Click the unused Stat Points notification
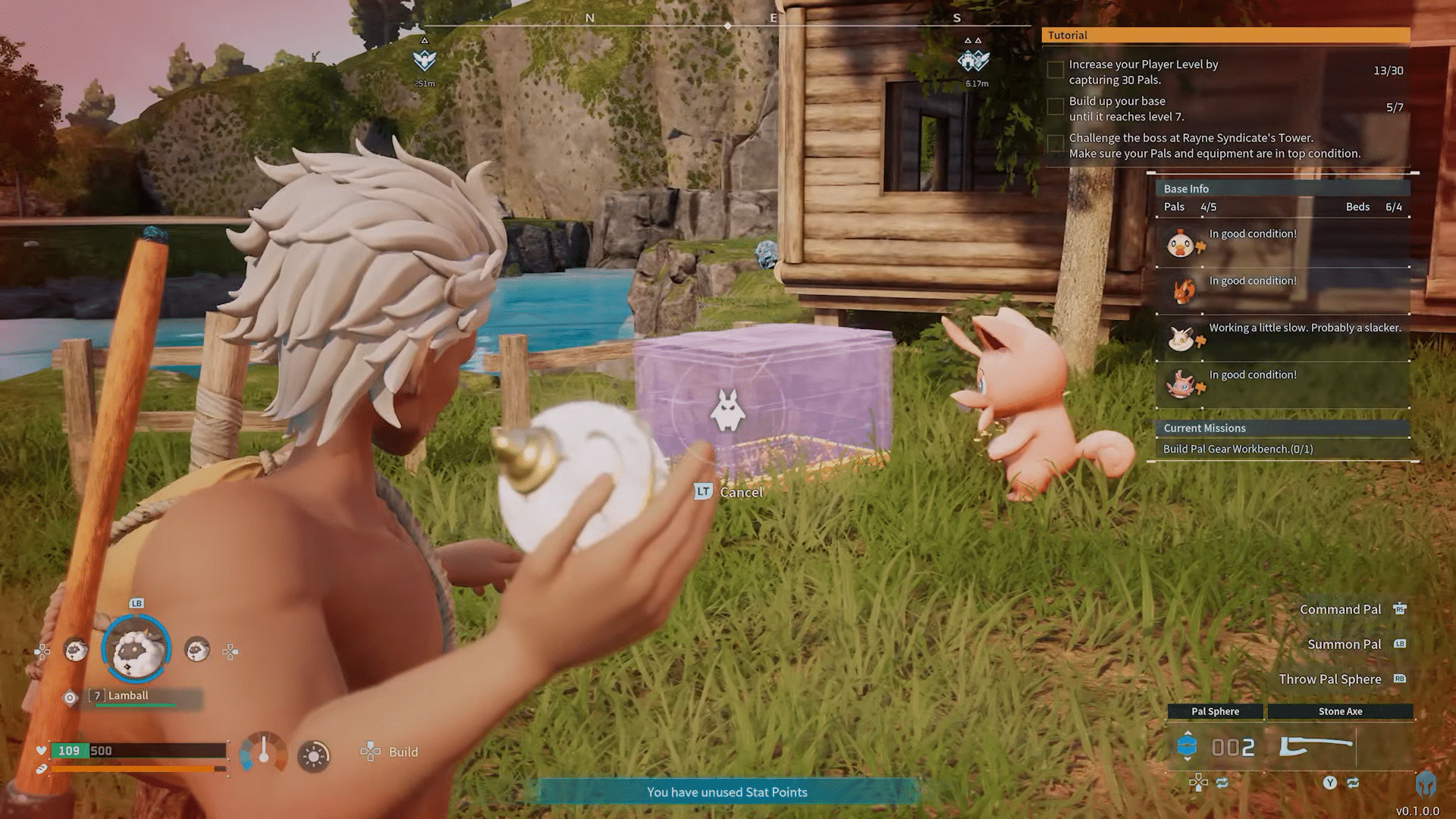The width and height of the screenshot is (1456, 819). pos(726,792)
